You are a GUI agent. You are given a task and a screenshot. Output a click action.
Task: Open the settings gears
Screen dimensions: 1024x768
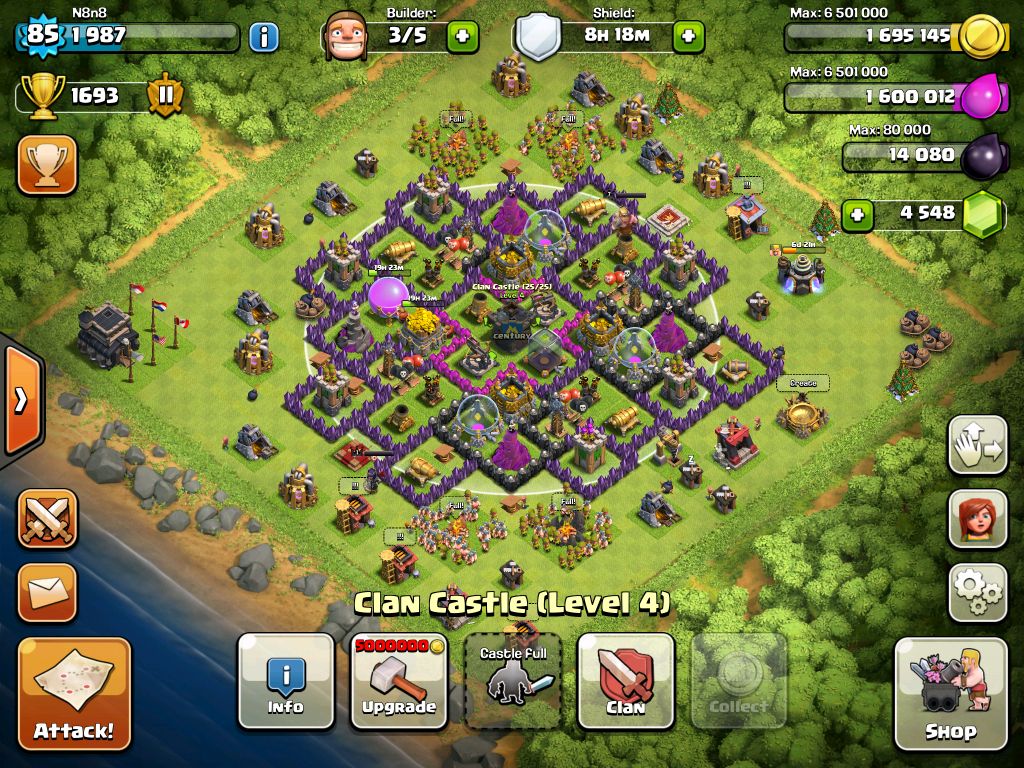(977, 593)
